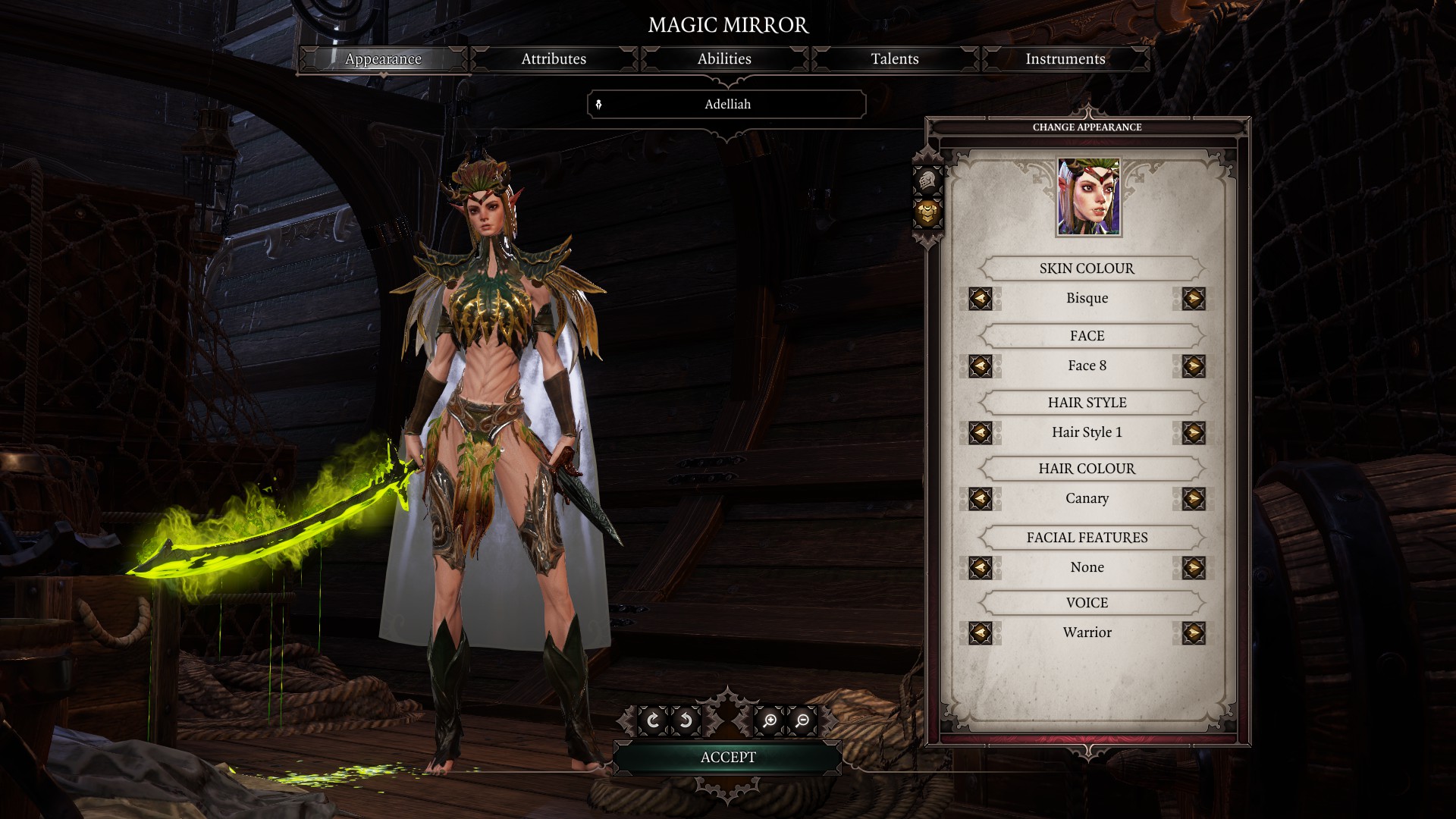Switch to the Attributes tab
The height and width of the screenshot is (819, 1456).
pyautogui.click(x=554, y=59)
